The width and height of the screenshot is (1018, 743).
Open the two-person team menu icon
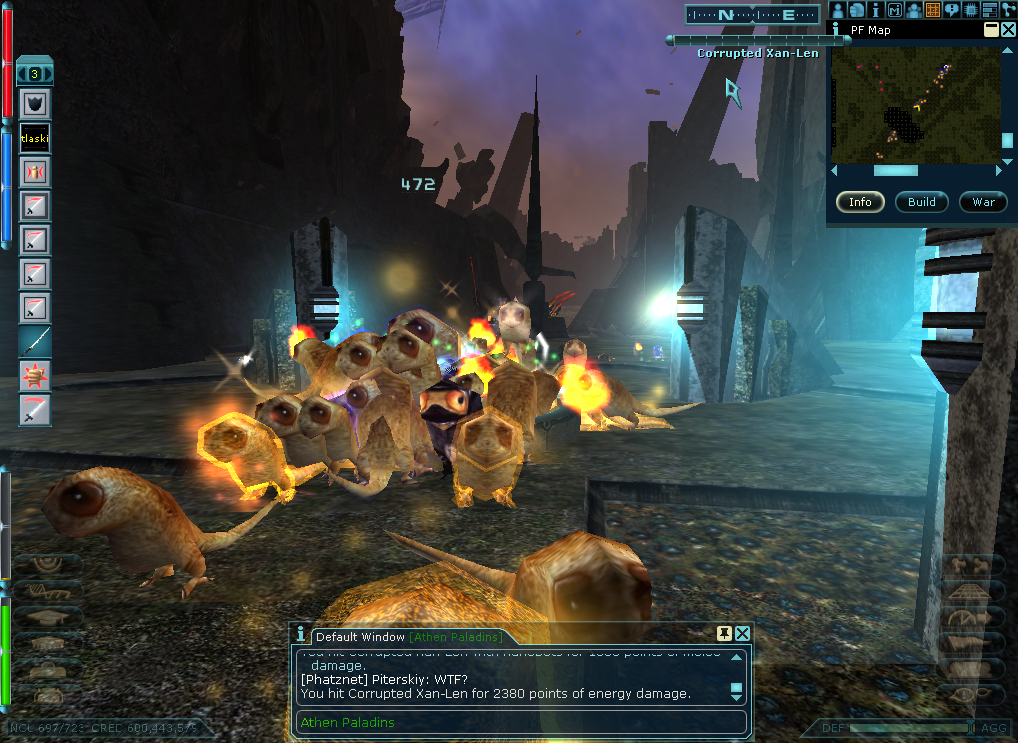pos(913,10)
